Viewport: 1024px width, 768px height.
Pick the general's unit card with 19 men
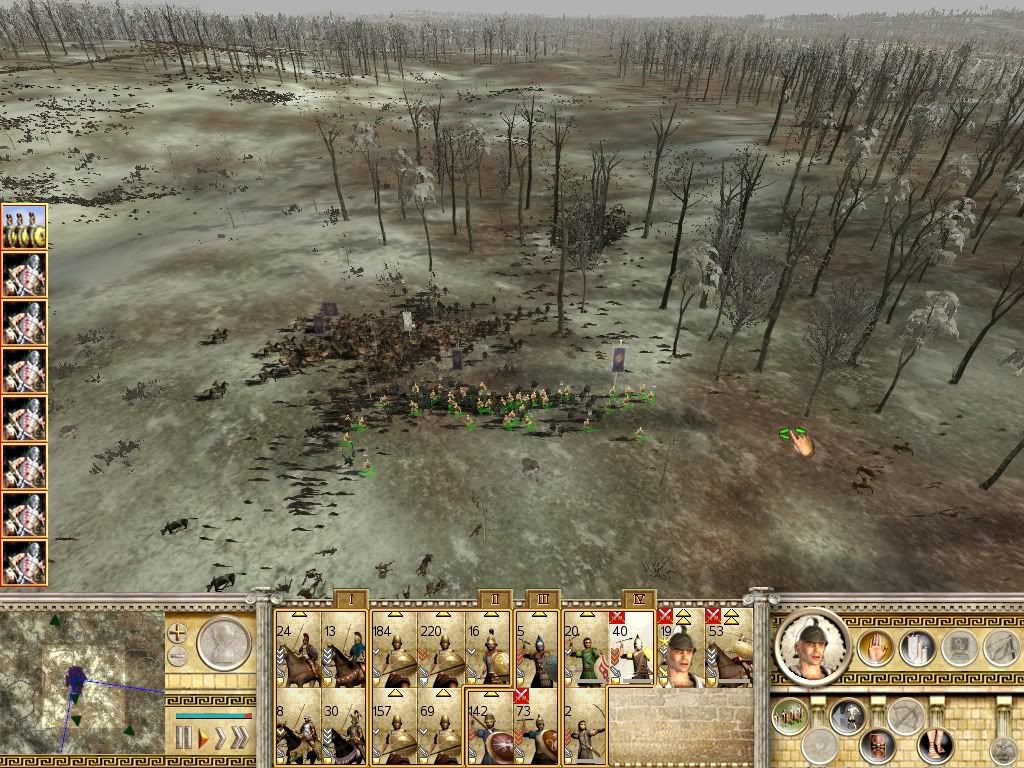[x=680, y=647]
